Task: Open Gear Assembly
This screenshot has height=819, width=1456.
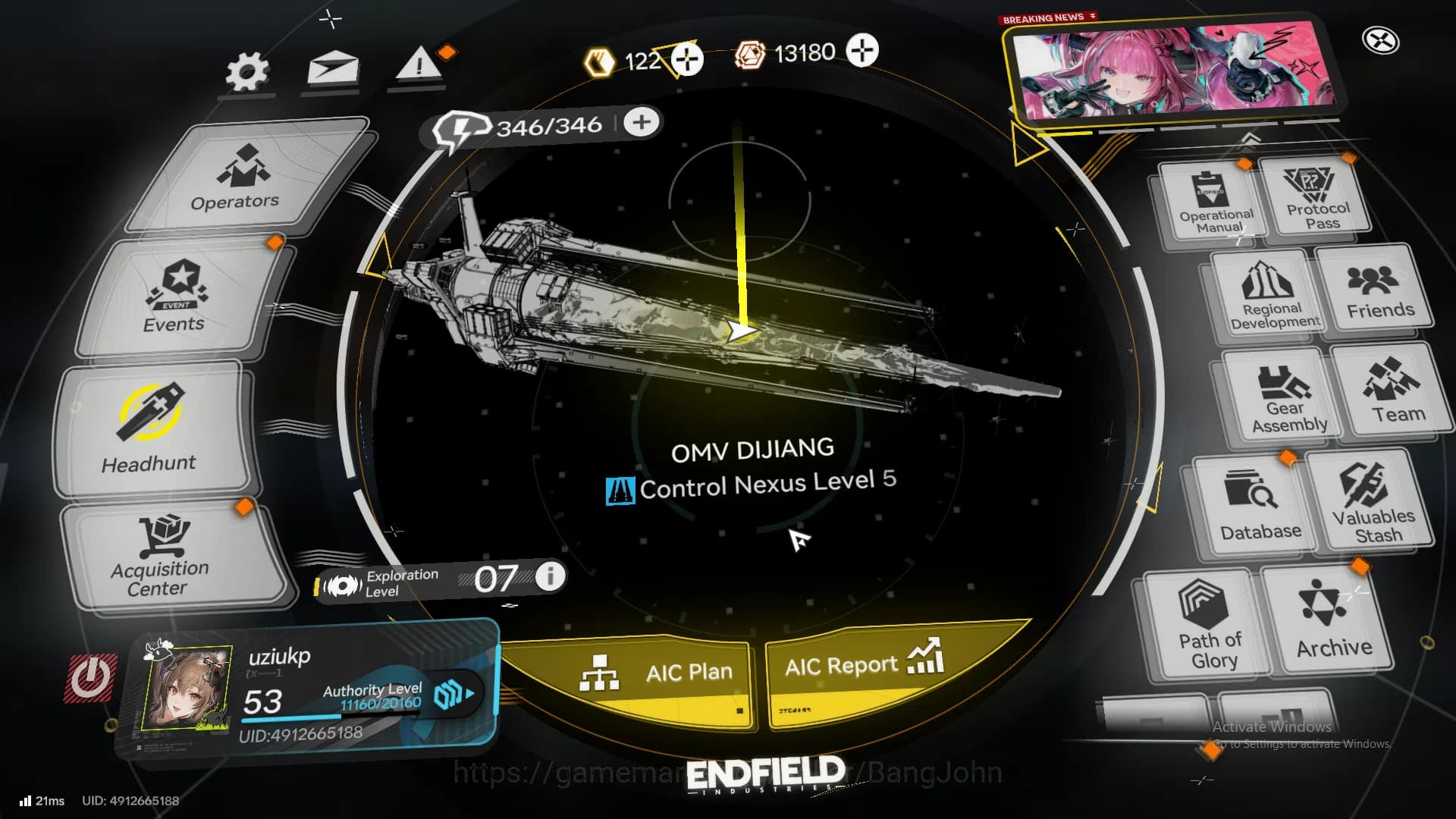Action: coord(1285,394)
